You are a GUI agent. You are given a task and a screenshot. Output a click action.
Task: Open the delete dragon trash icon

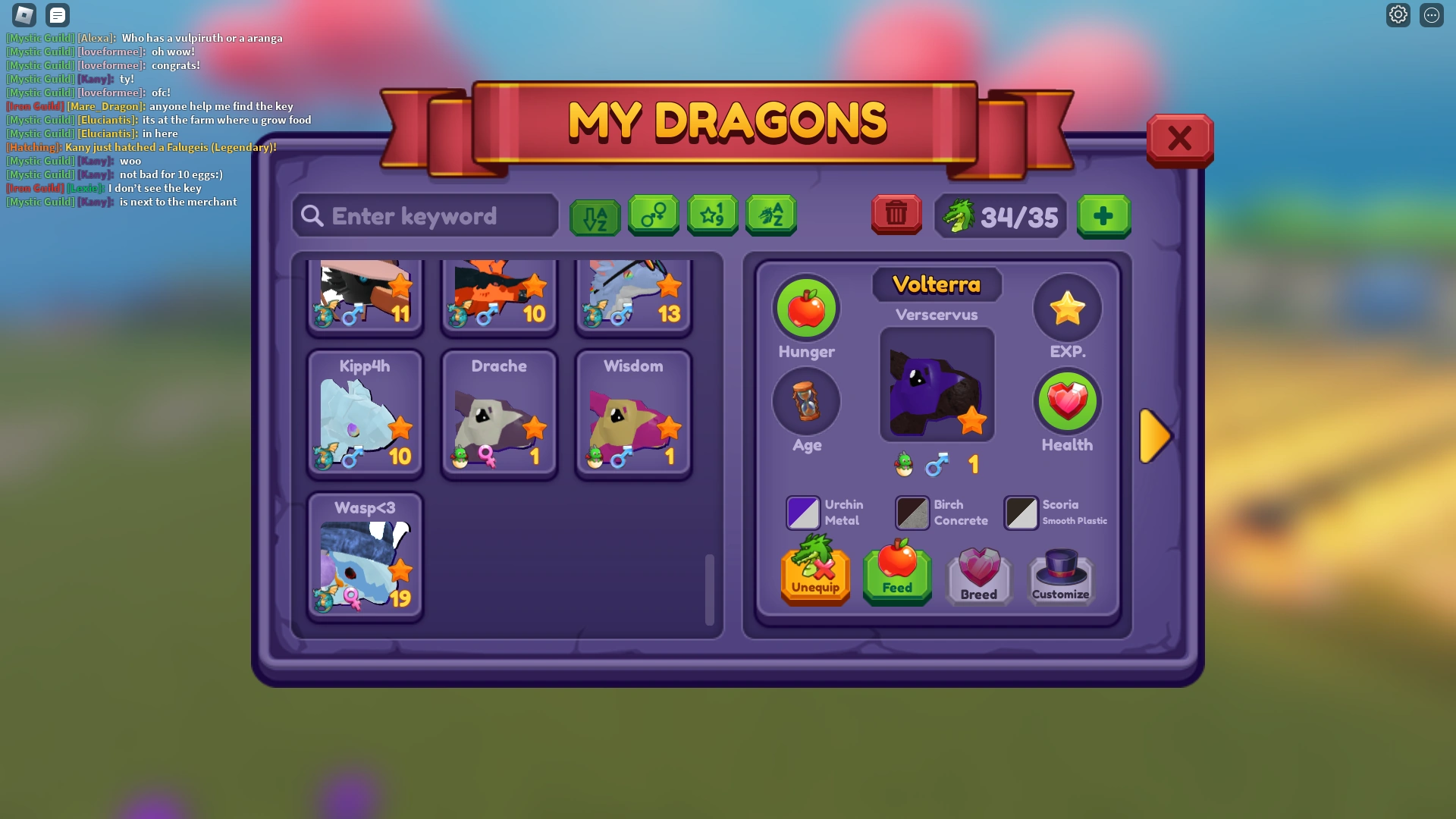(896, 215)
